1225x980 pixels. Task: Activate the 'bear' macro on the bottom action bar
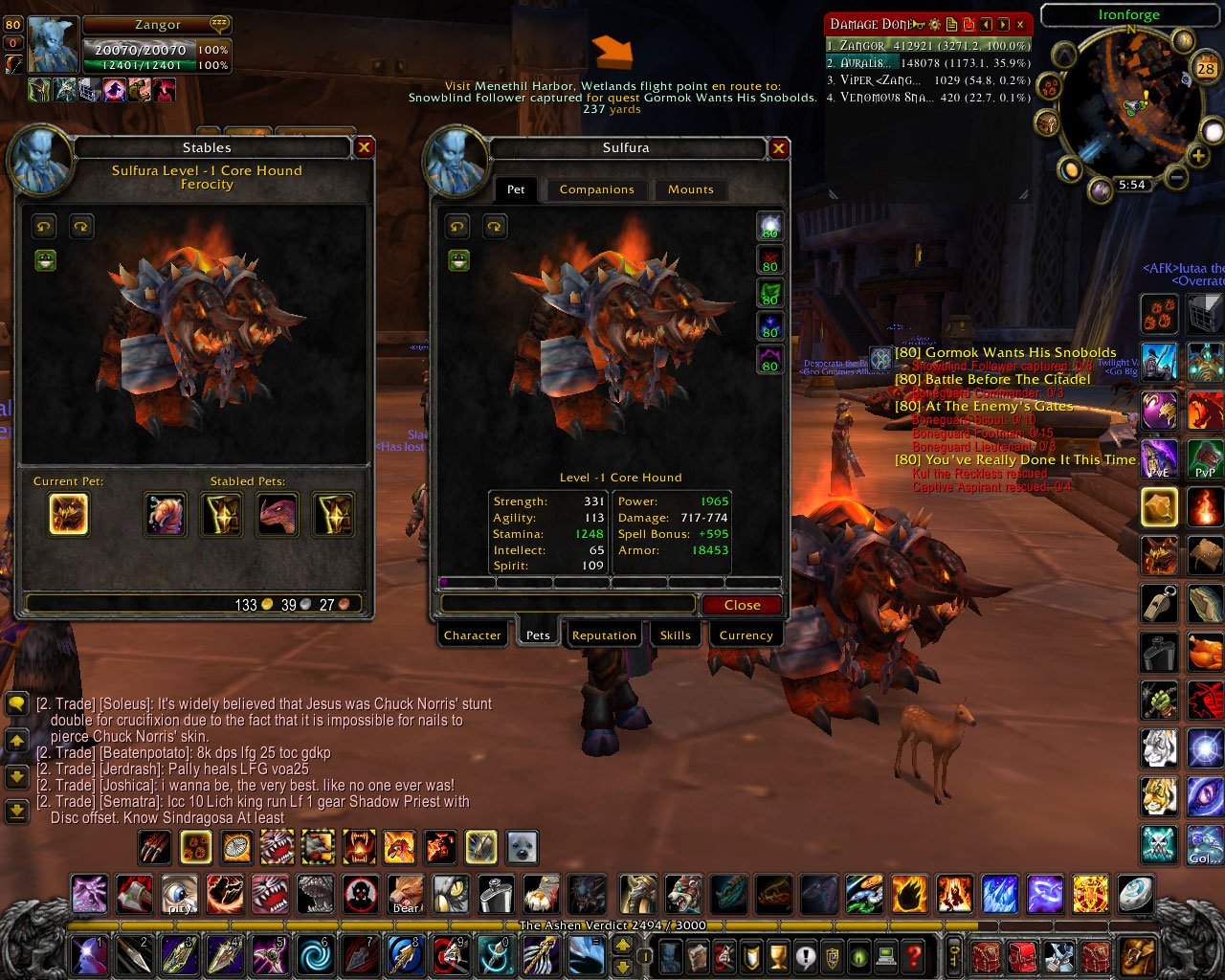(x=404, y=895)
